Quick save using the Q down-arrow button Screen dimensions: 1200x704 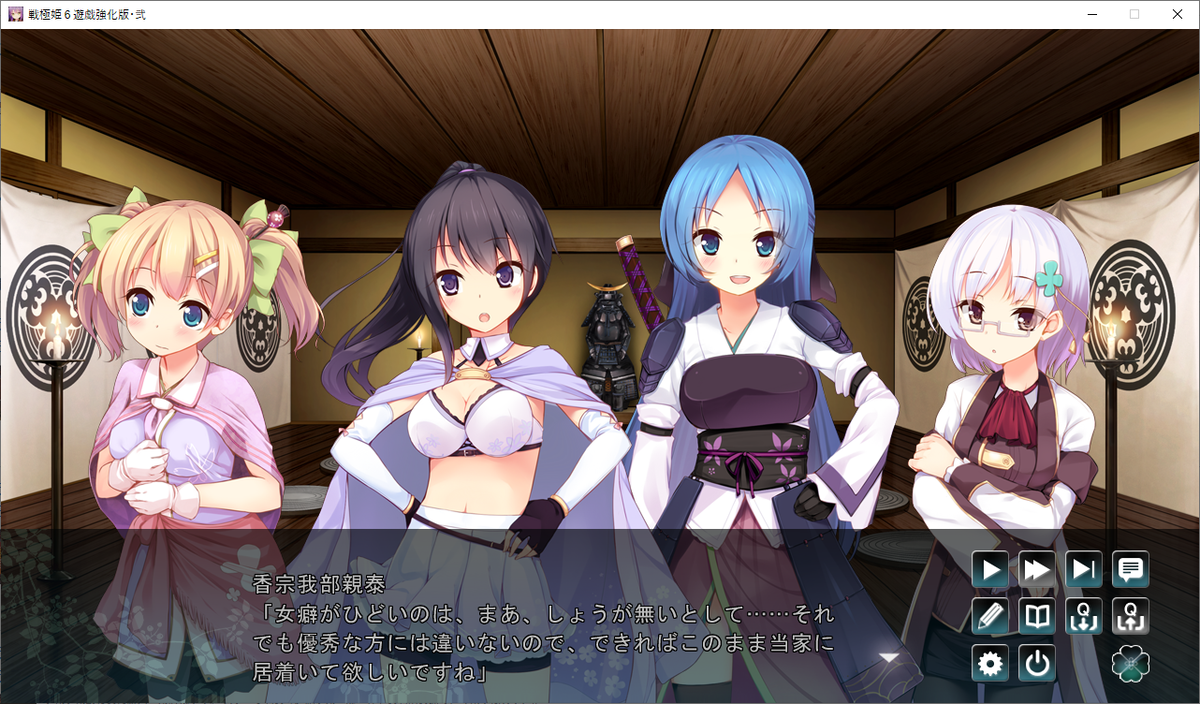[x=1084, y=616]
